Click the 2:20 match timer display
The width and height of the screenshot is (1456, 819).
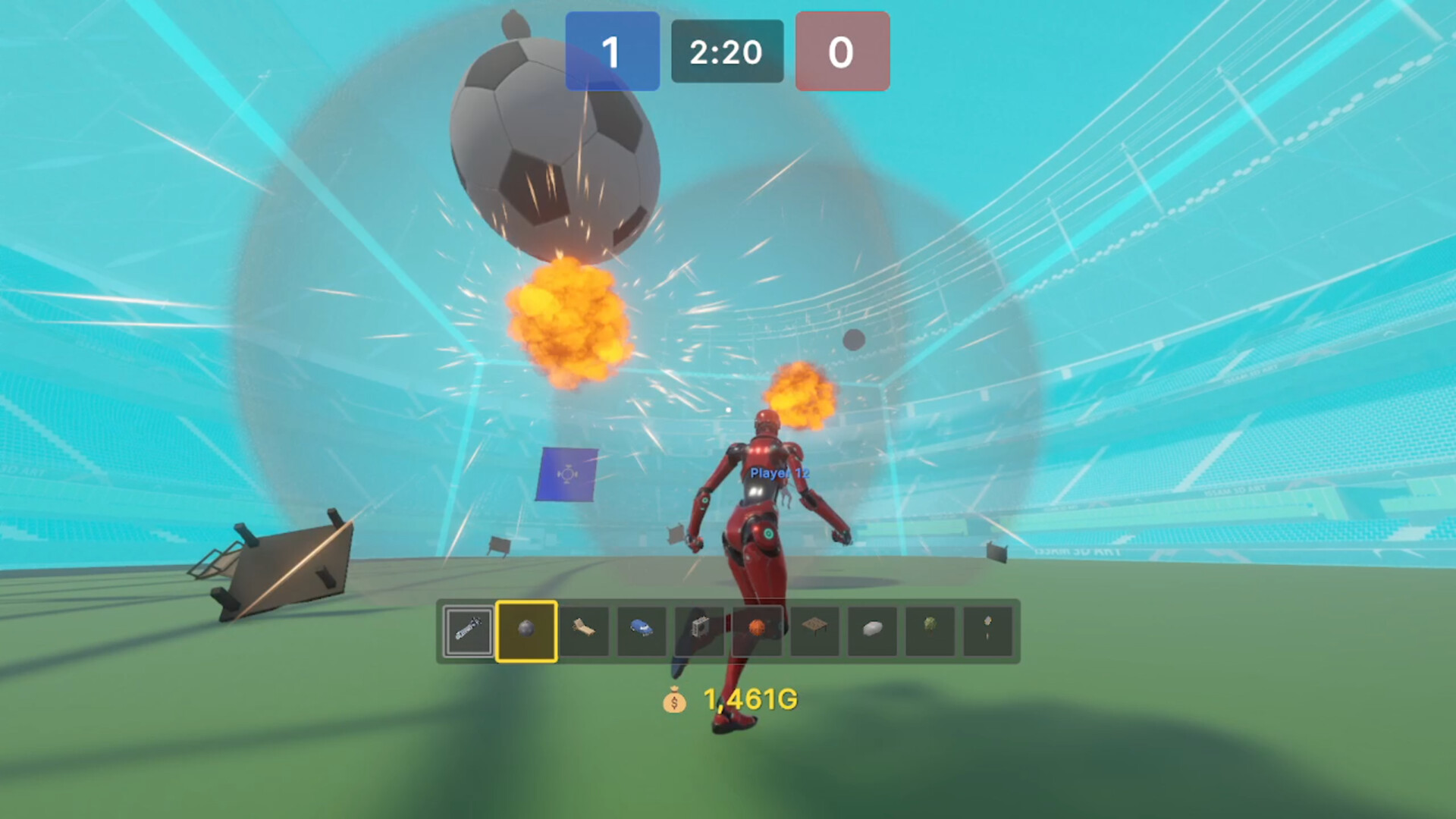pos(726,52)
